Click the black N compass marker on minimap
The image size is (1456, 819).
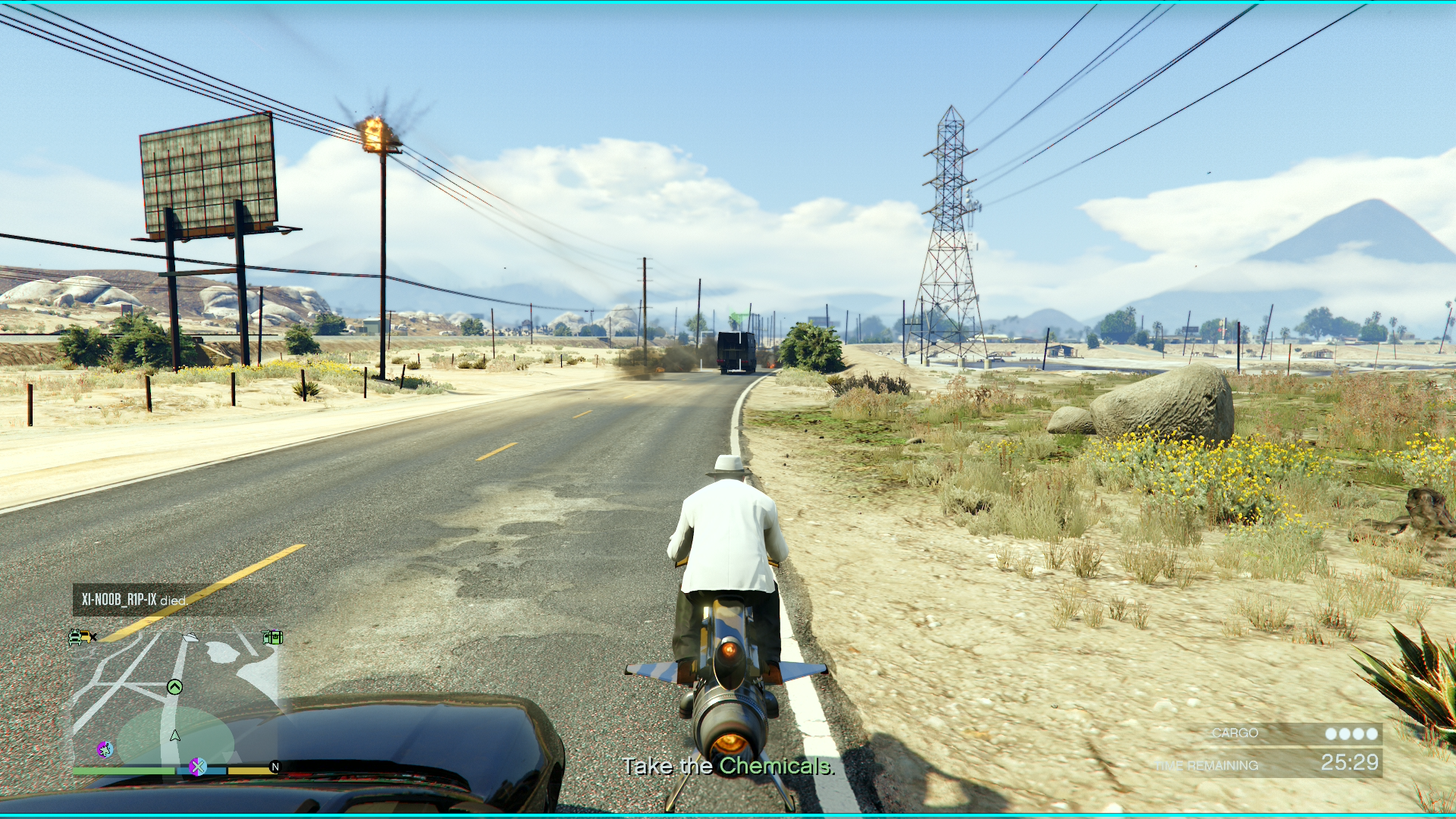tap(275, 766)
